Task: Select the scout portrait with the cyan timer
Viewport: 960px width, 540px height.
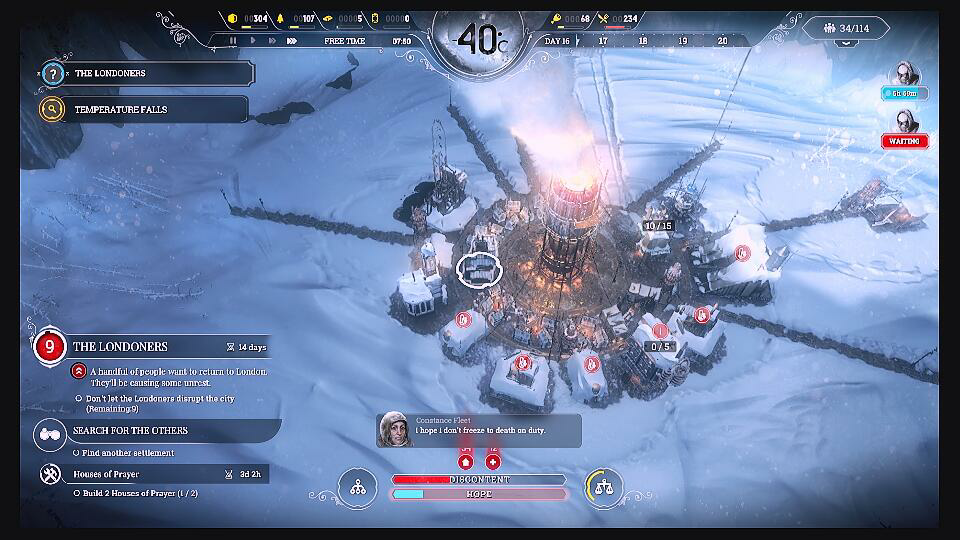Action: pyautogui.click(x=904, y=75)
